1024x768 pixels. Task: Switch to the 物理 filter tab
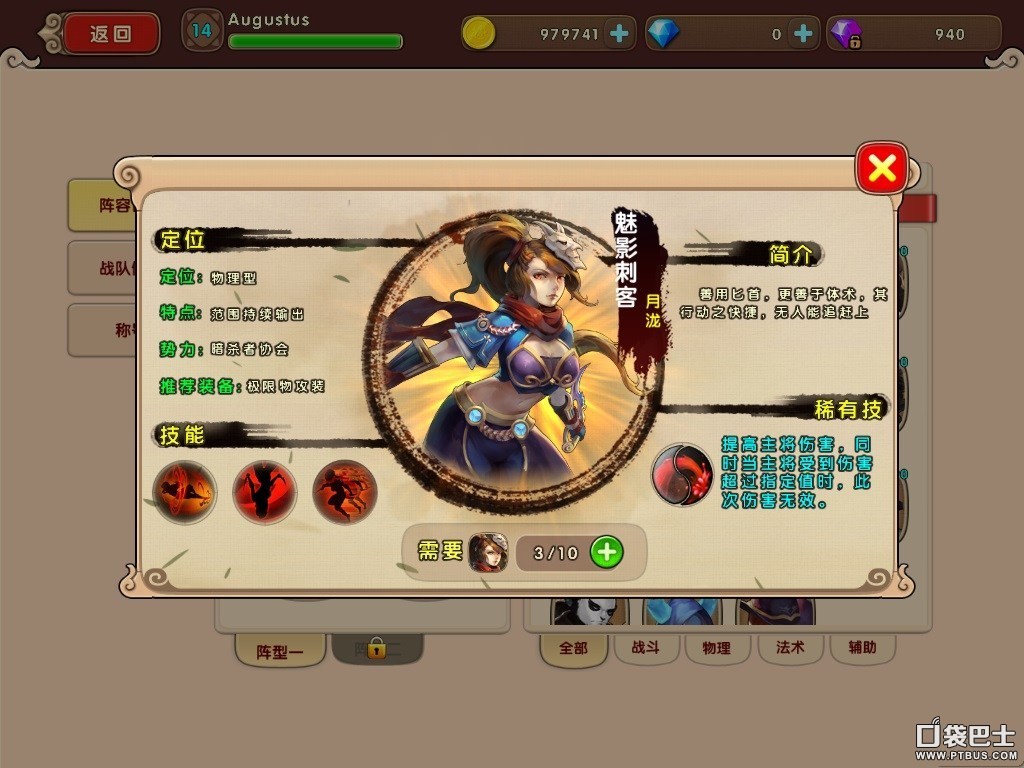[716, 648]
